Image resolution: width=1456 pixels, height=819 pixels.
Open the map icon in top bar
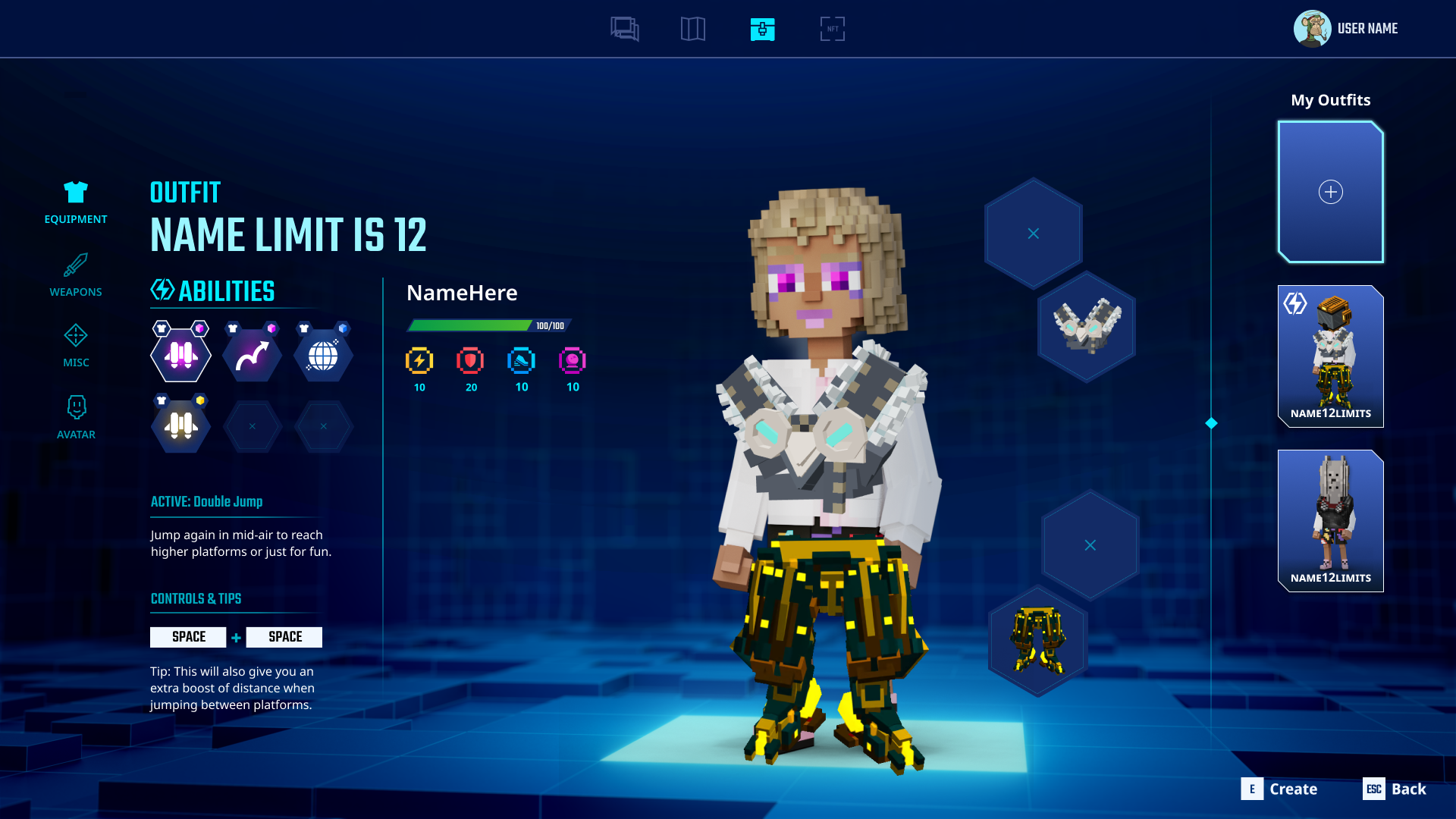(692, 30)
